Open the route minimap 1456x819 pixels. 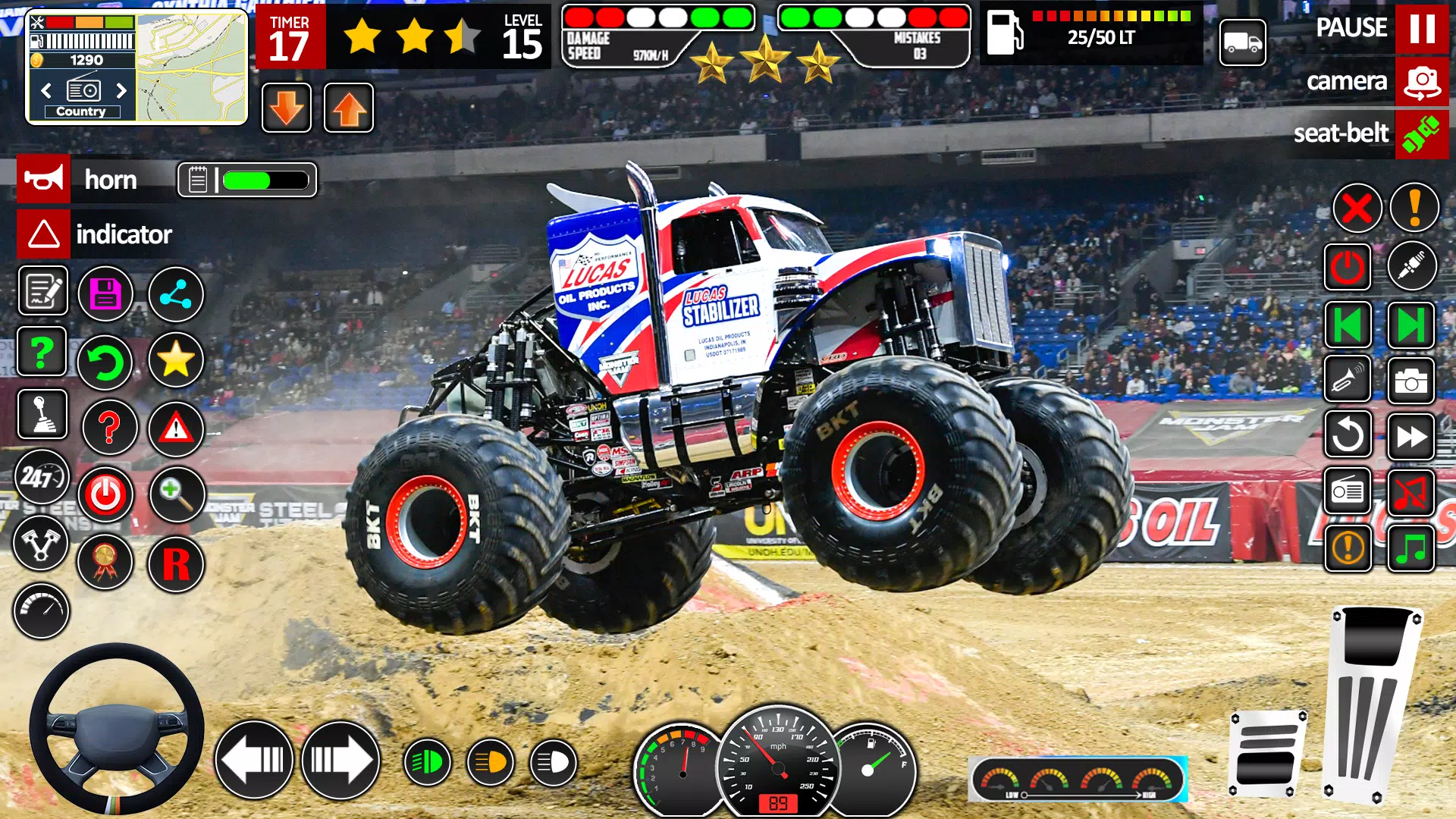[192, 68]
